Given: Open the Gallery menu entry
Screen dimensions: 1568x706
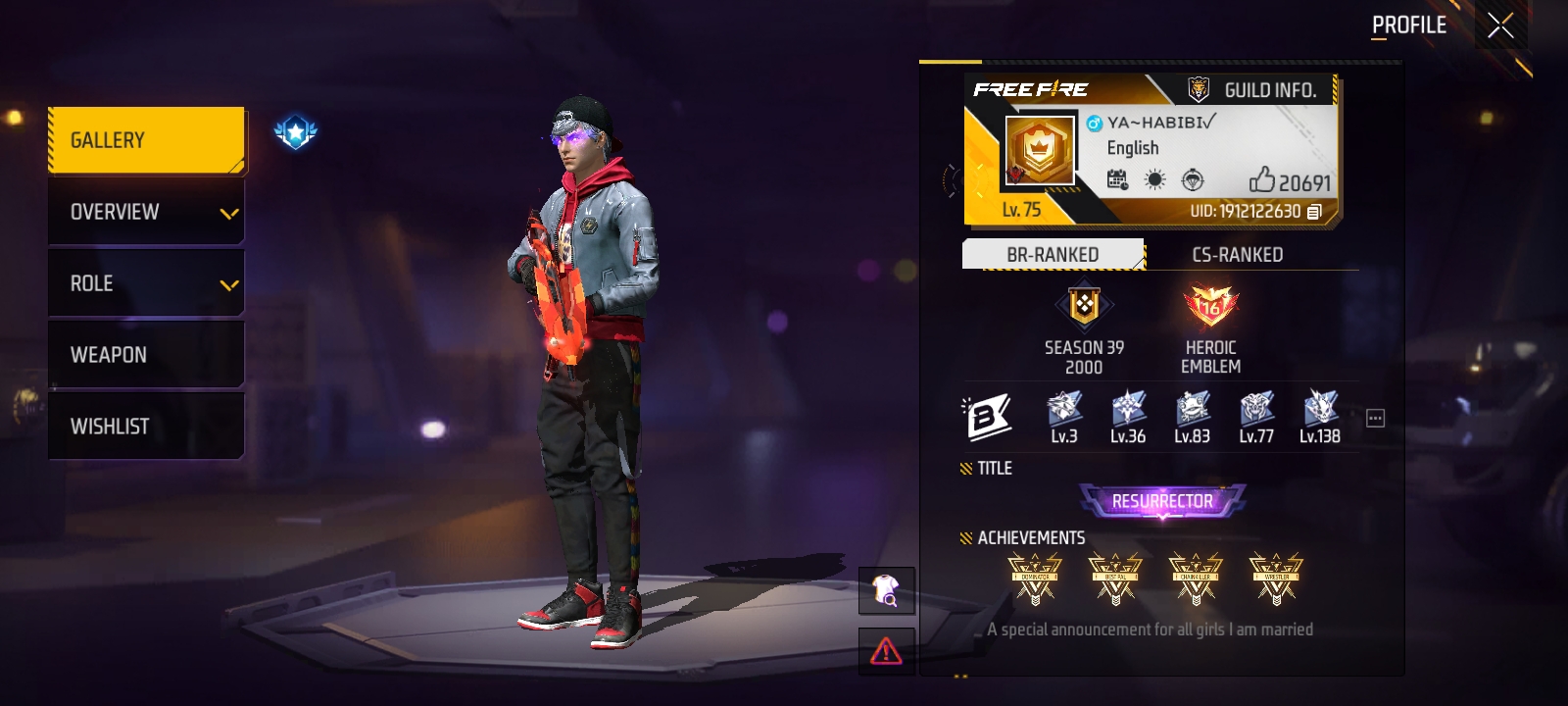Looking at the screenshot, I should (146, 140).
